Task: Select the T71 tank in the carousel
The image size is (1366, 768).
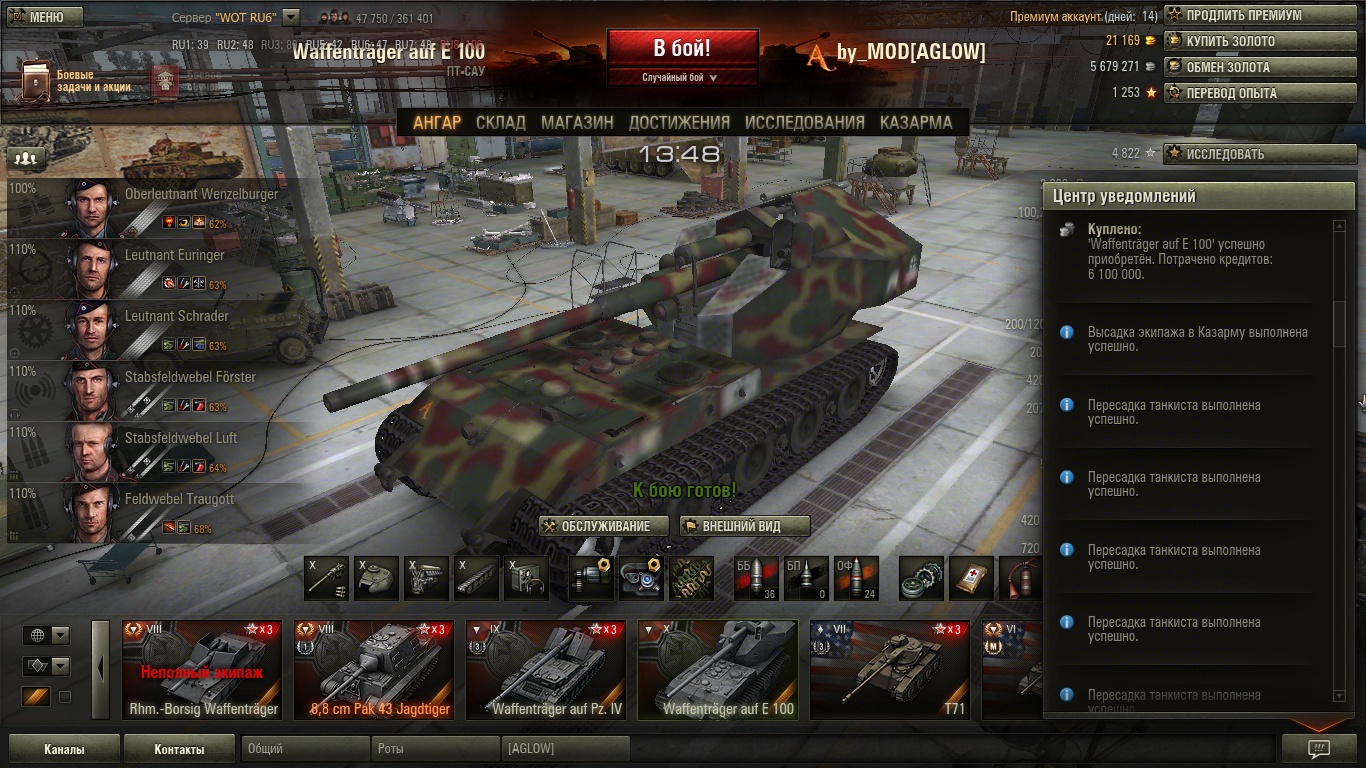Action: [889, 669]
